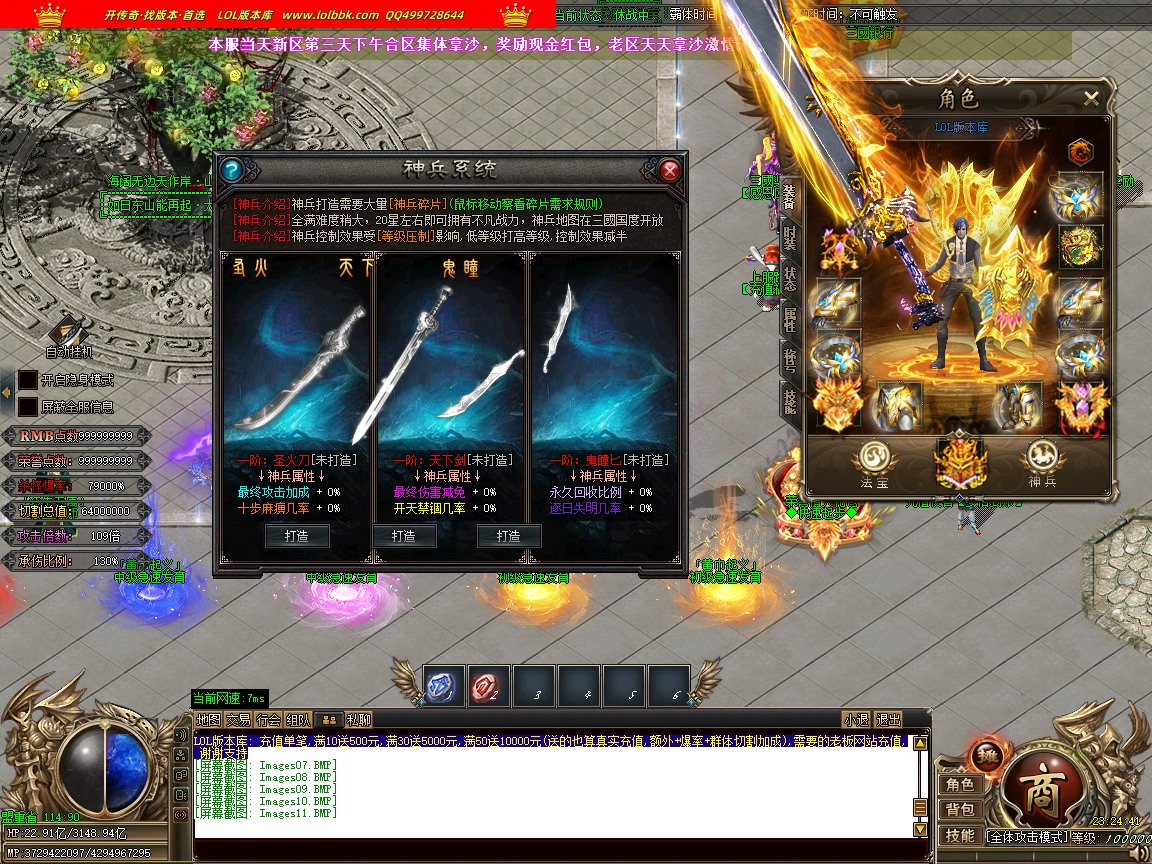The width and height of the screenshot is (1152, 864).
Task: Switch to the 属性 tab
Action: pyautogui.click(x=790, y=320)
